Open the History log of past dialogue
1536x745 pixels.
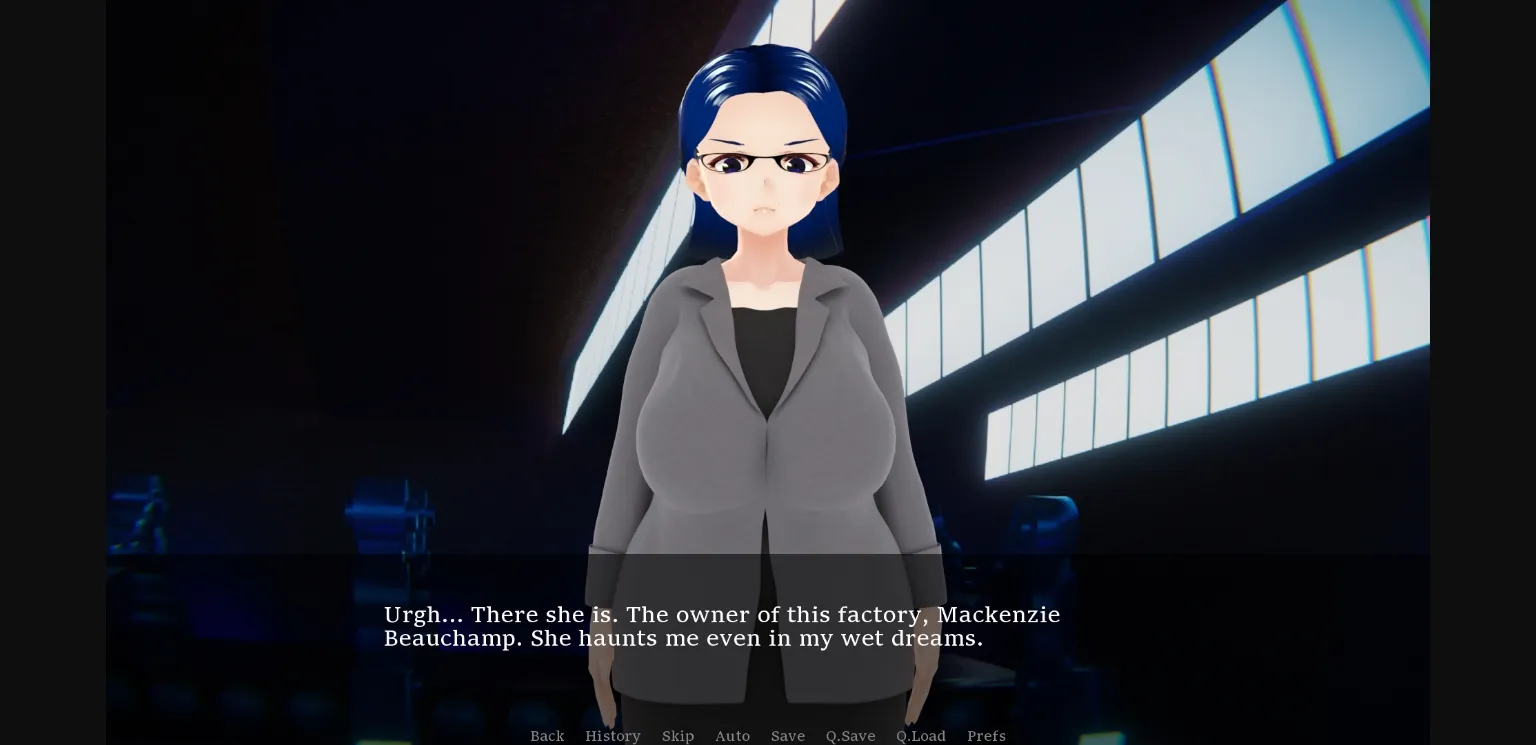[x=613, y=736]
